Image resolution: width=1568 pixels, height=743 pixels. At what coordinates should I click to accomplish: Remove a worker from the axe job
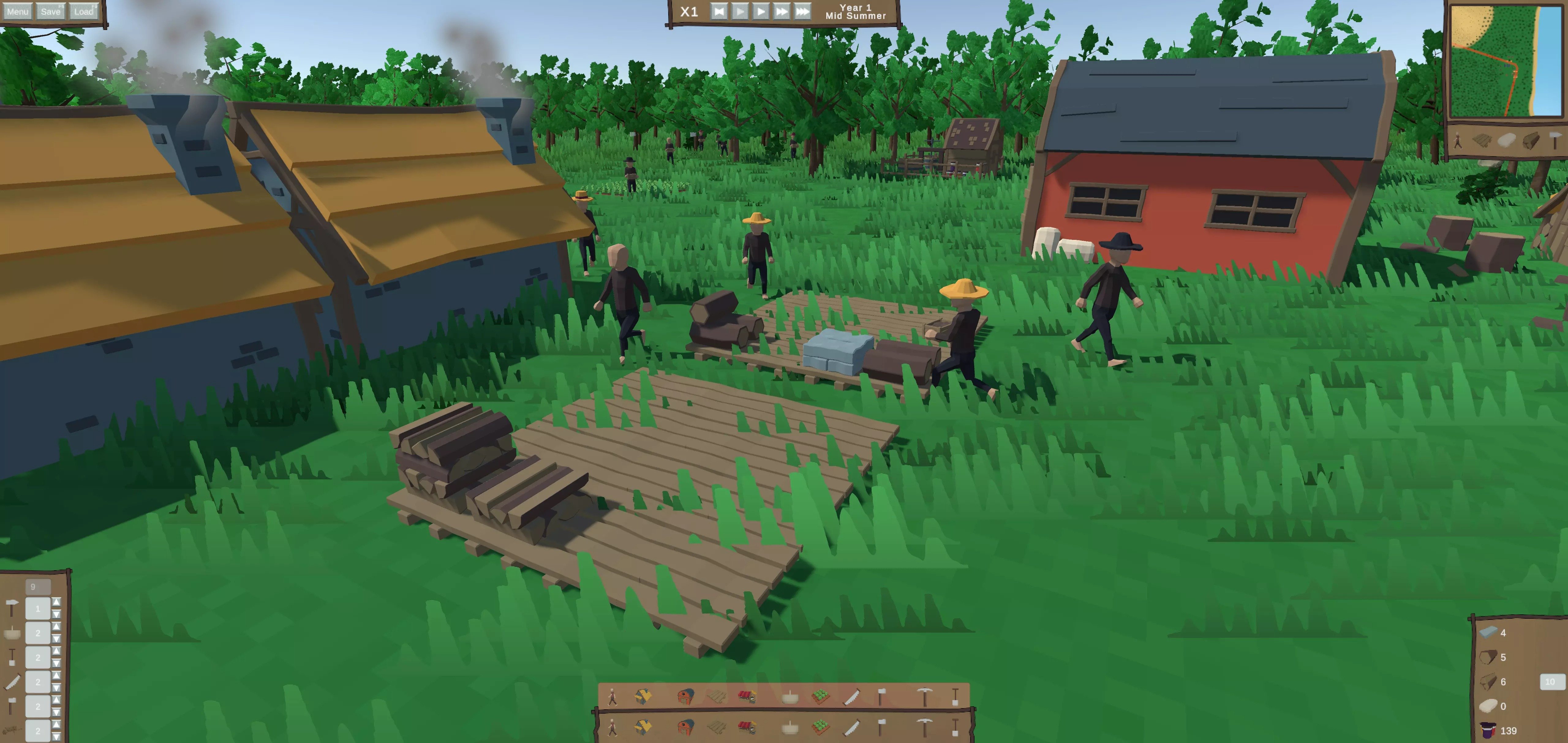pos(57,712)
